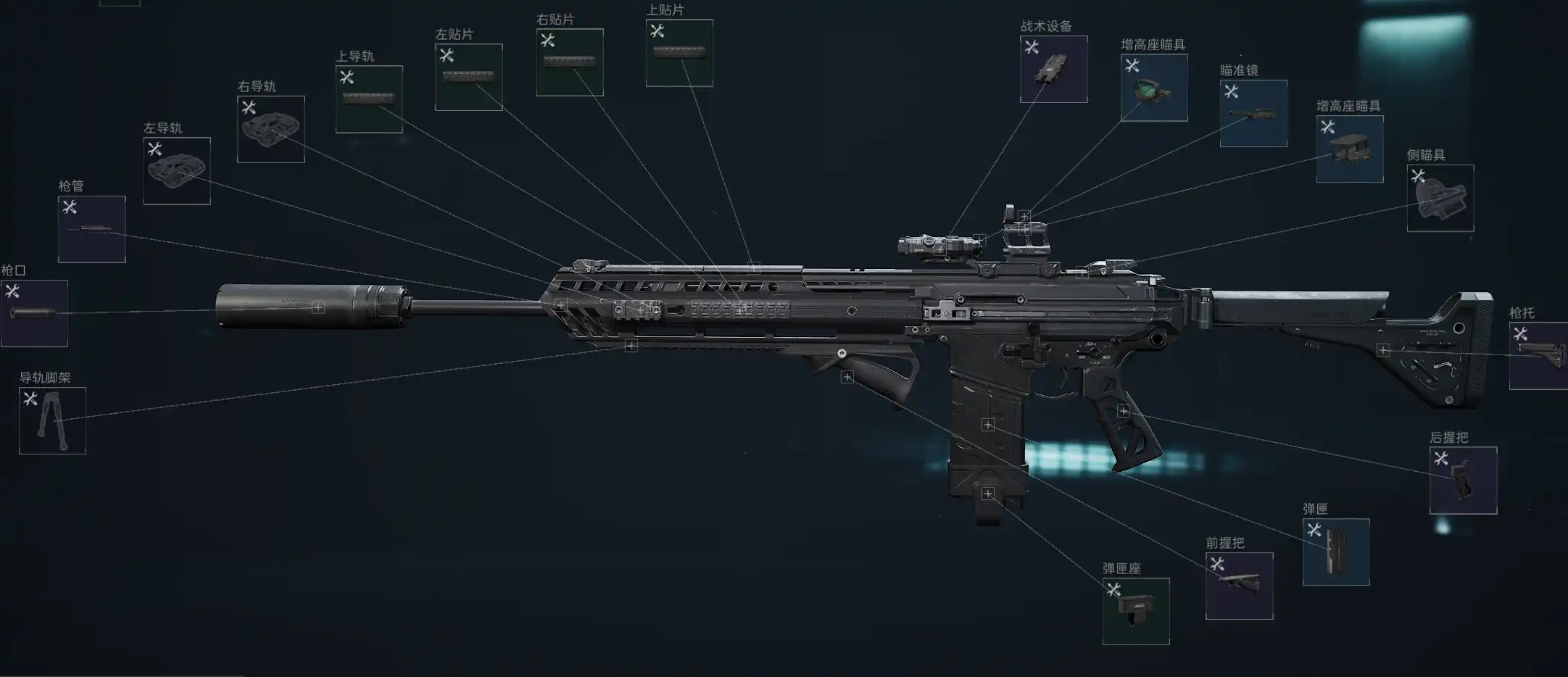Choose the 侧瞄具 side sight slot
Image resolution: width=1568 pixels, height=677 pixels.
(1440, 198)
